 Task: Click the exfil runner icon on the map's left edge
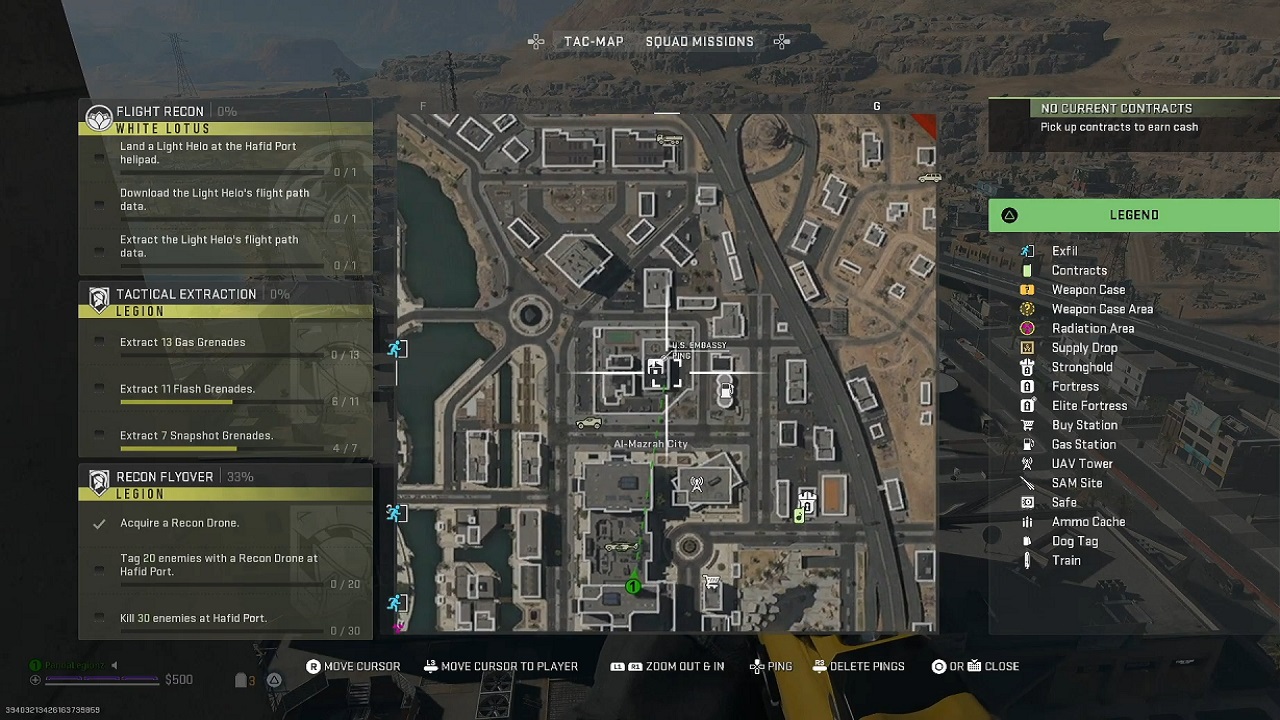pyautogui.click(x=397, y=348)
